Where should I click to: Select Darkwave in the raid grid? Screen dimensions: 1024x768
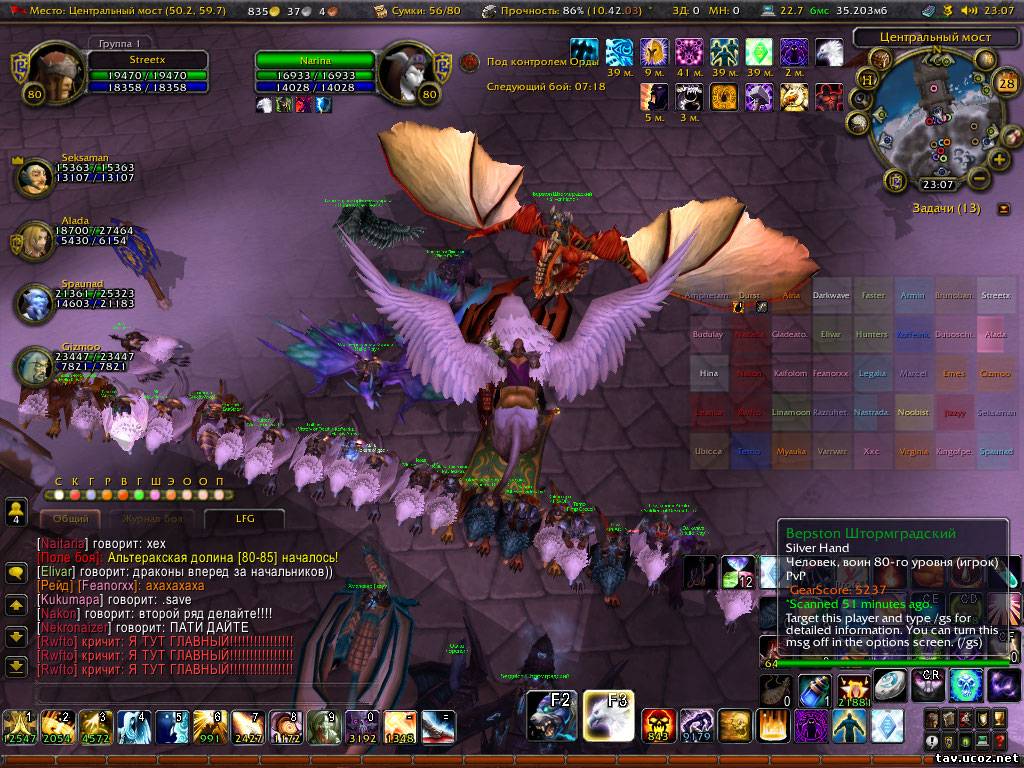tap(831, 296)
